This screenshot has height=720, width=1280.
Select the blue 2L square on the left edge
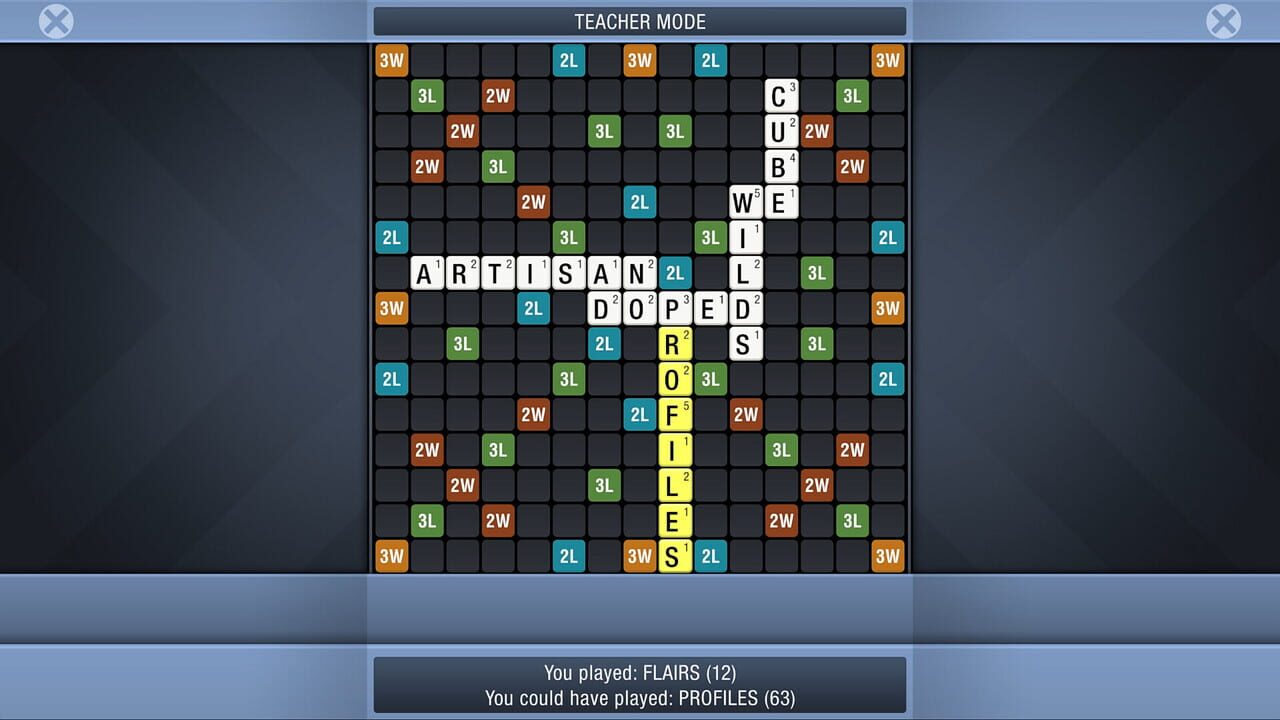click(391, 238)
